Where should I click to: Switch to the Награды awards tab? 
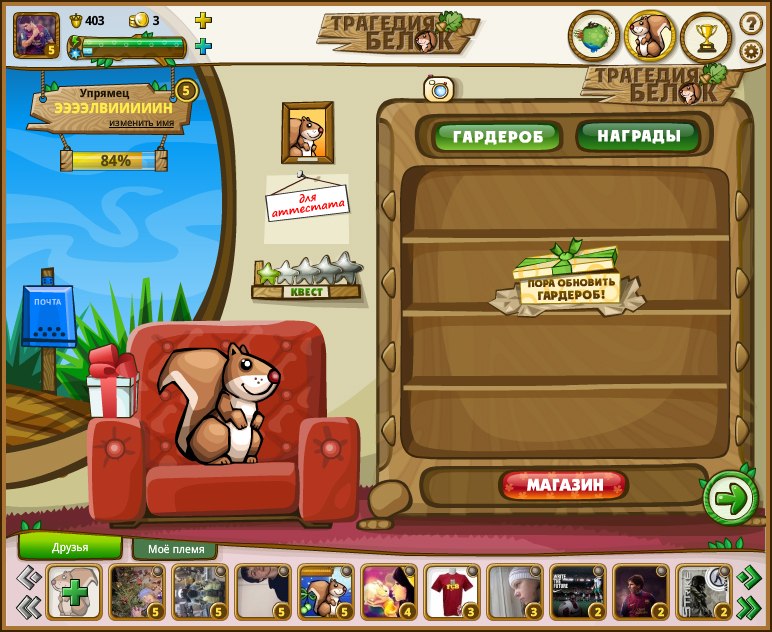click(x=639, y=135)
